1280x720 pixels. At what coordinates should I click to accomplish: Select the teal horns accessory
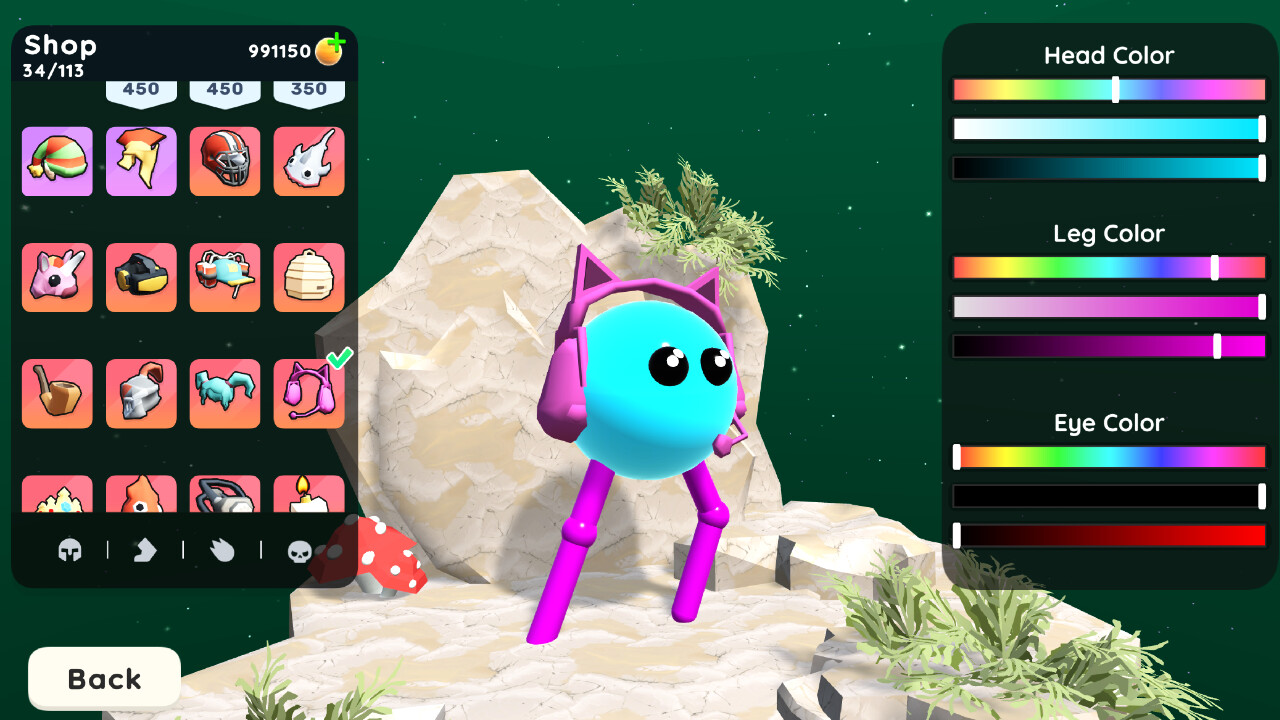pyautogui.click(x=225, y=393)
